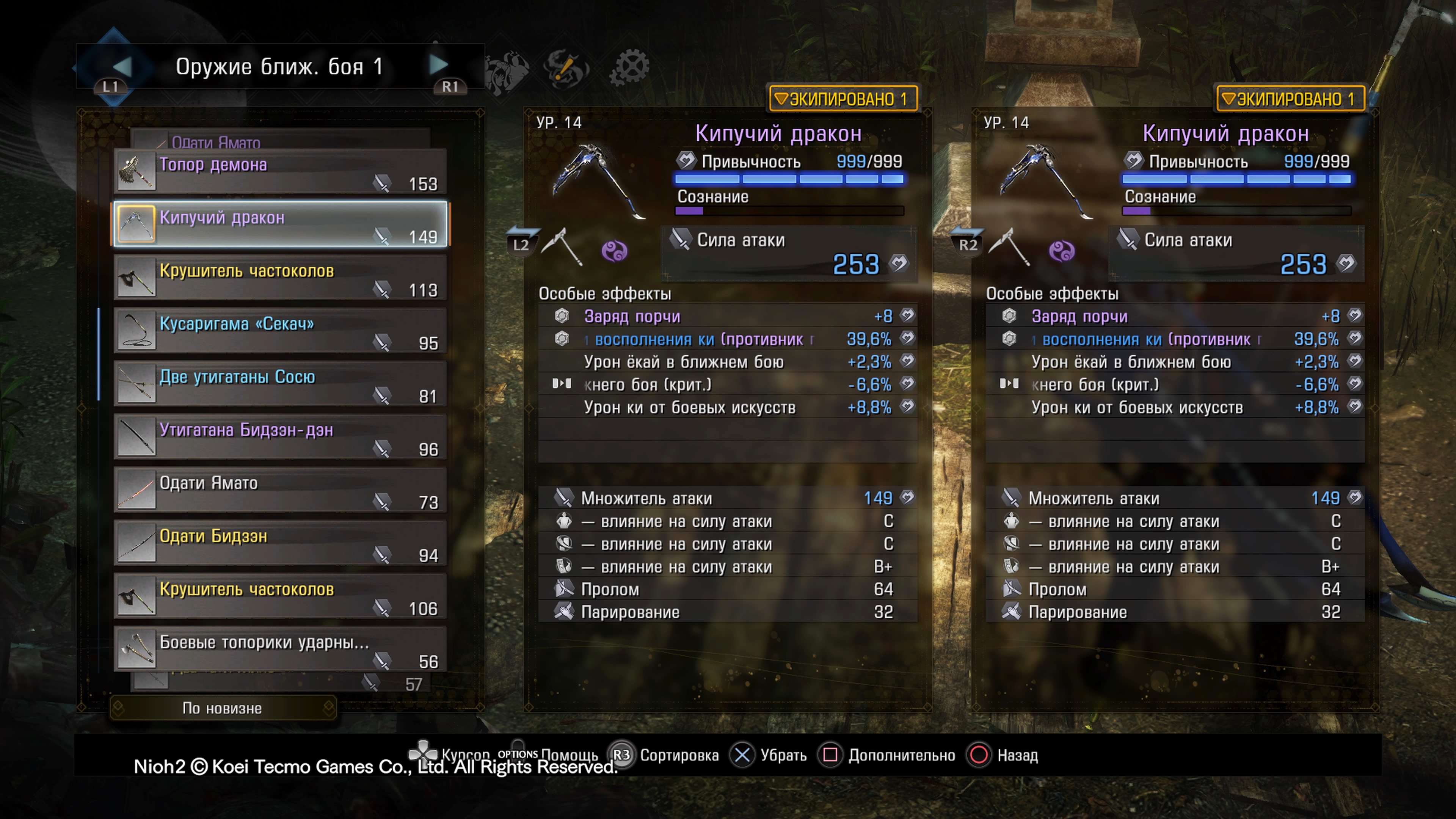The image size is (1456, 819).
Task: Select Утигатана Бидзэн-дэн katana
Action: pyautogui.click(x=280, y=437)
